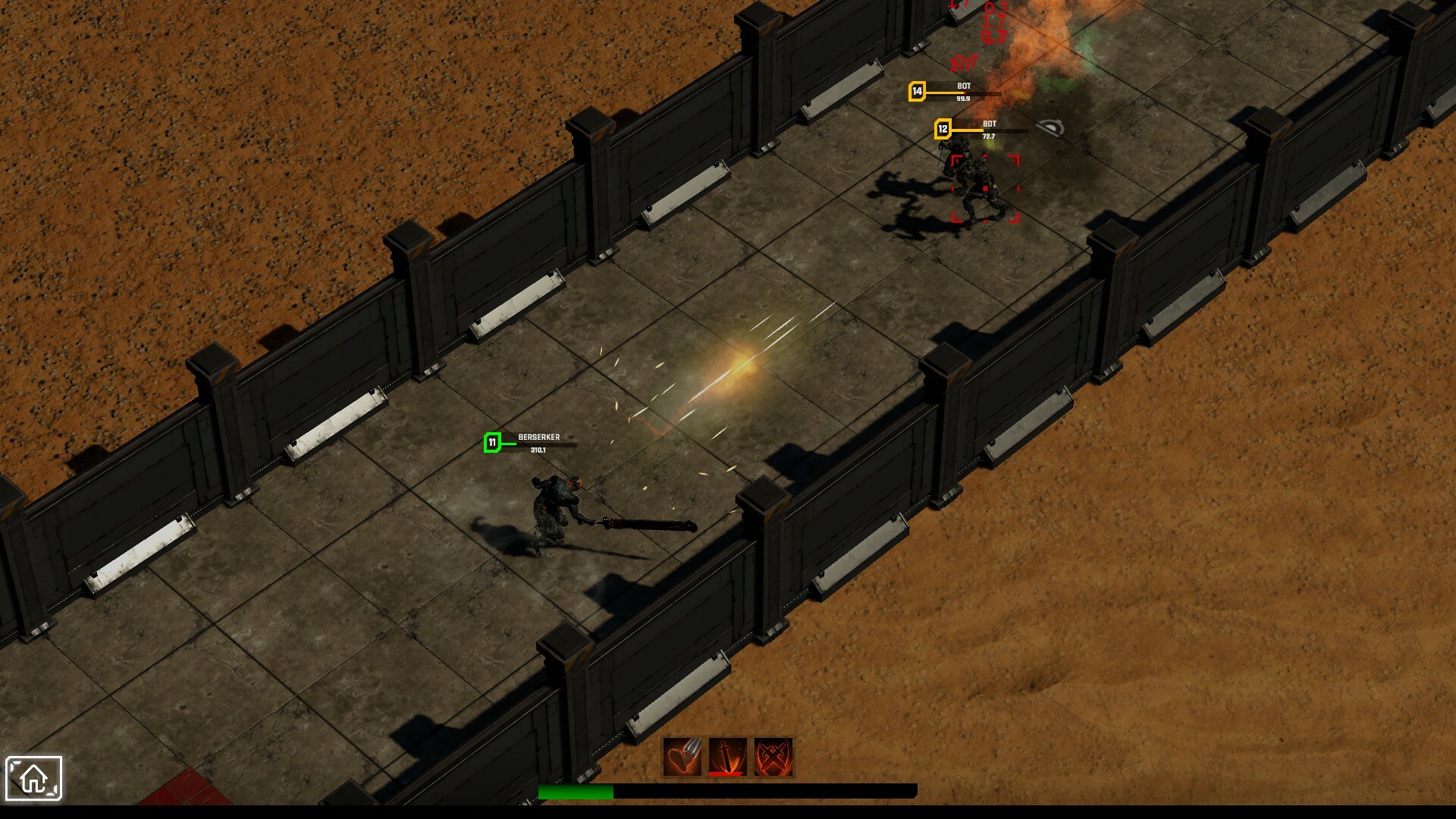
Task: Toggle targeting on the red-bracketed enemy bot
Action: tap(984, 190)
